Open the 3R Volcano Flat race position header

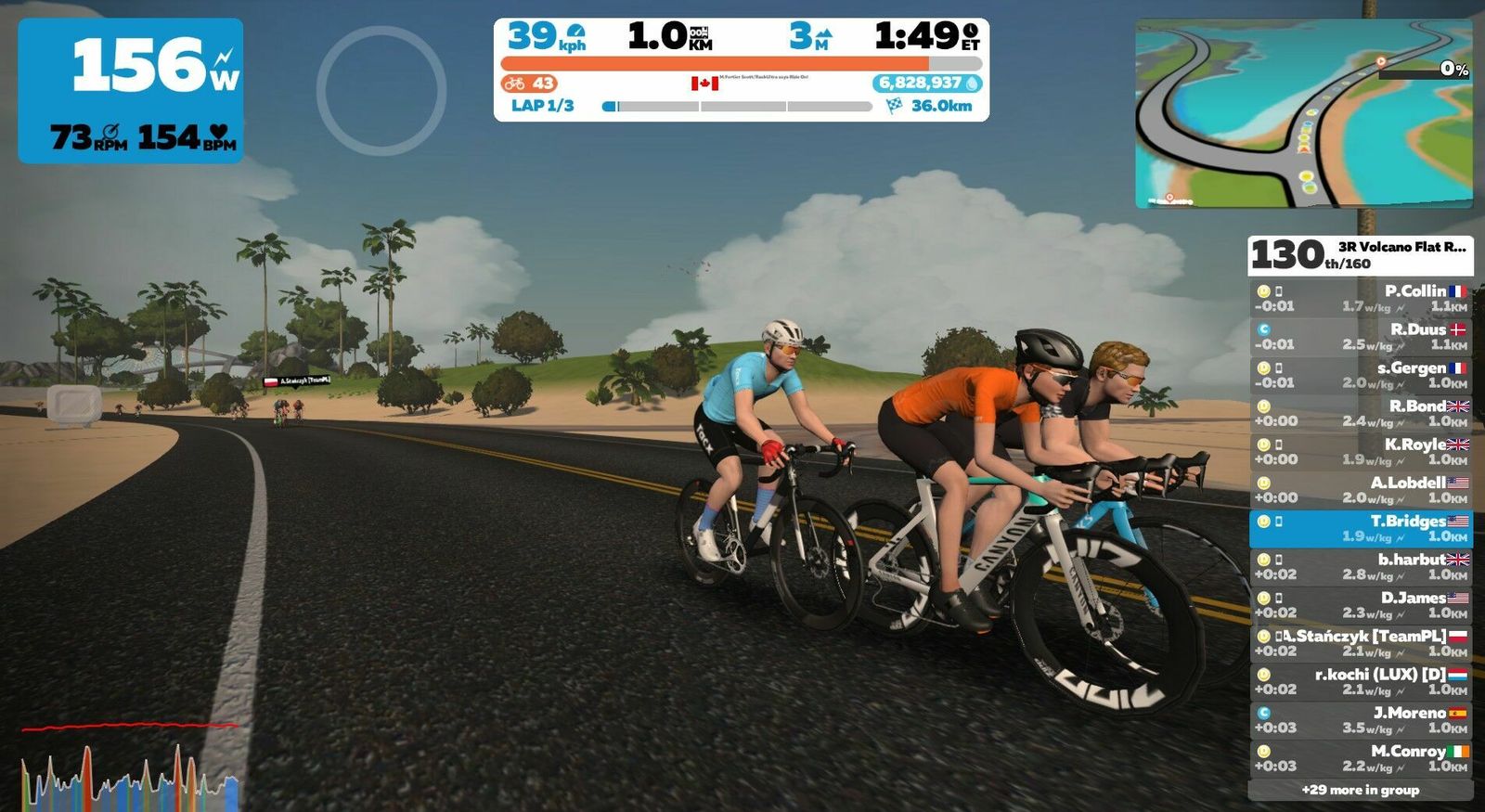pyautogui.click(x=1360, y=254)
